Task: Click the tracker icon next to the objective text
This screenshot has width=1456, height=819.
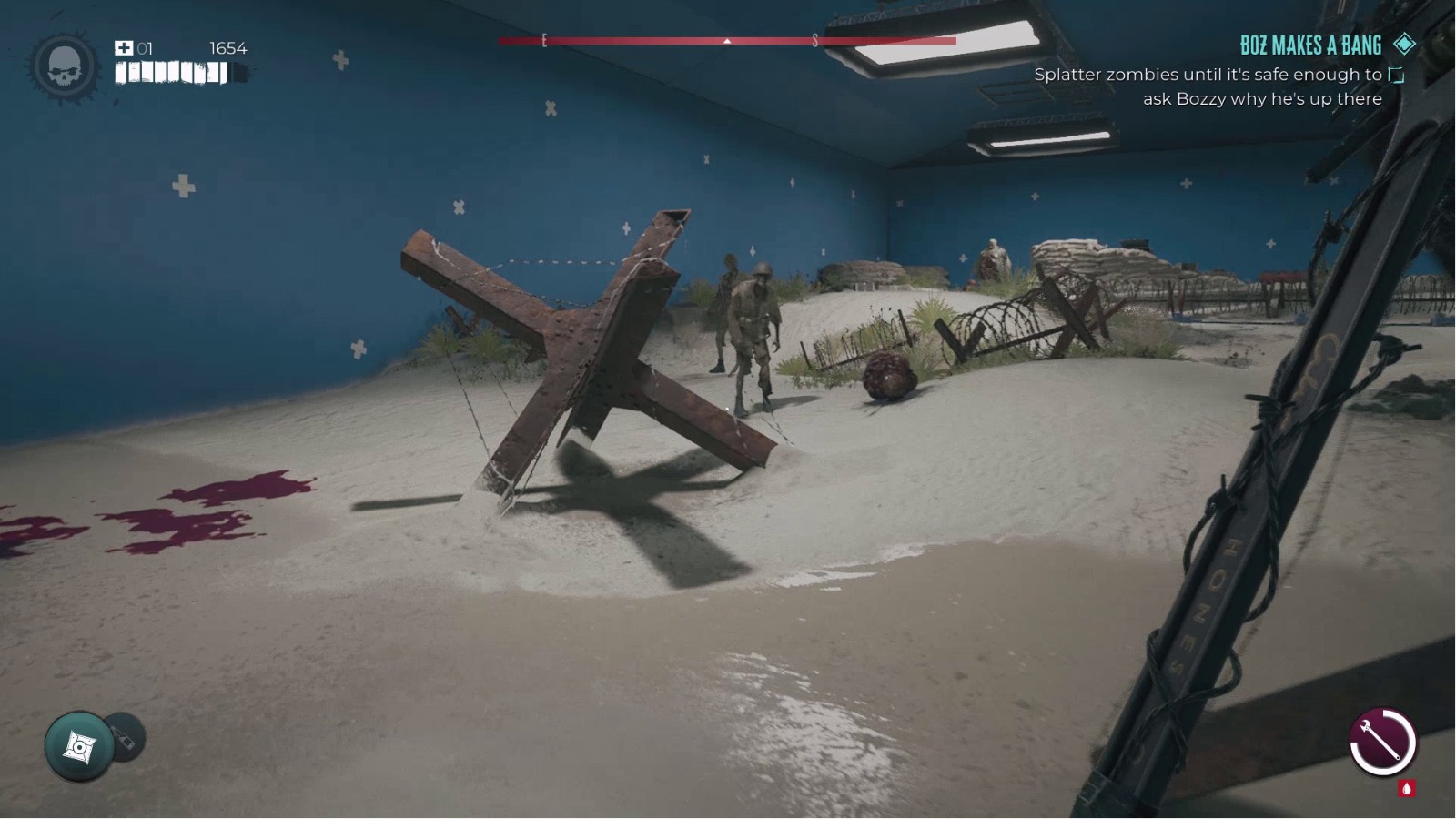Action: click(x=1395, y=77)
